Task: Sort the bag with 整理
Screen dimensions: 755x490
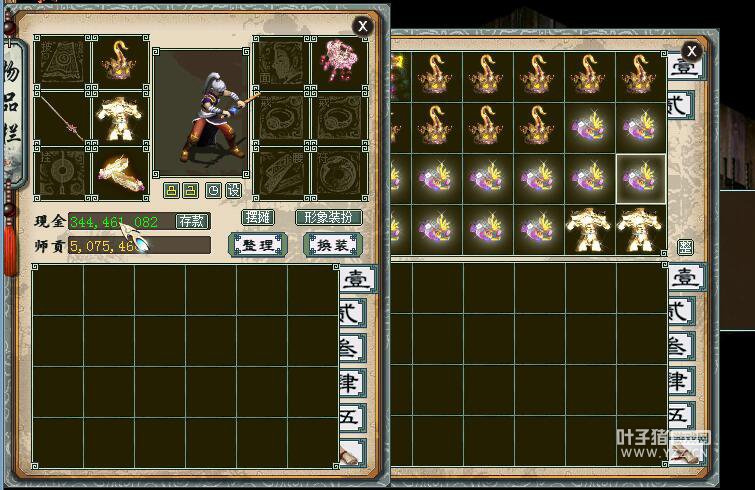Action: point(258,244)
